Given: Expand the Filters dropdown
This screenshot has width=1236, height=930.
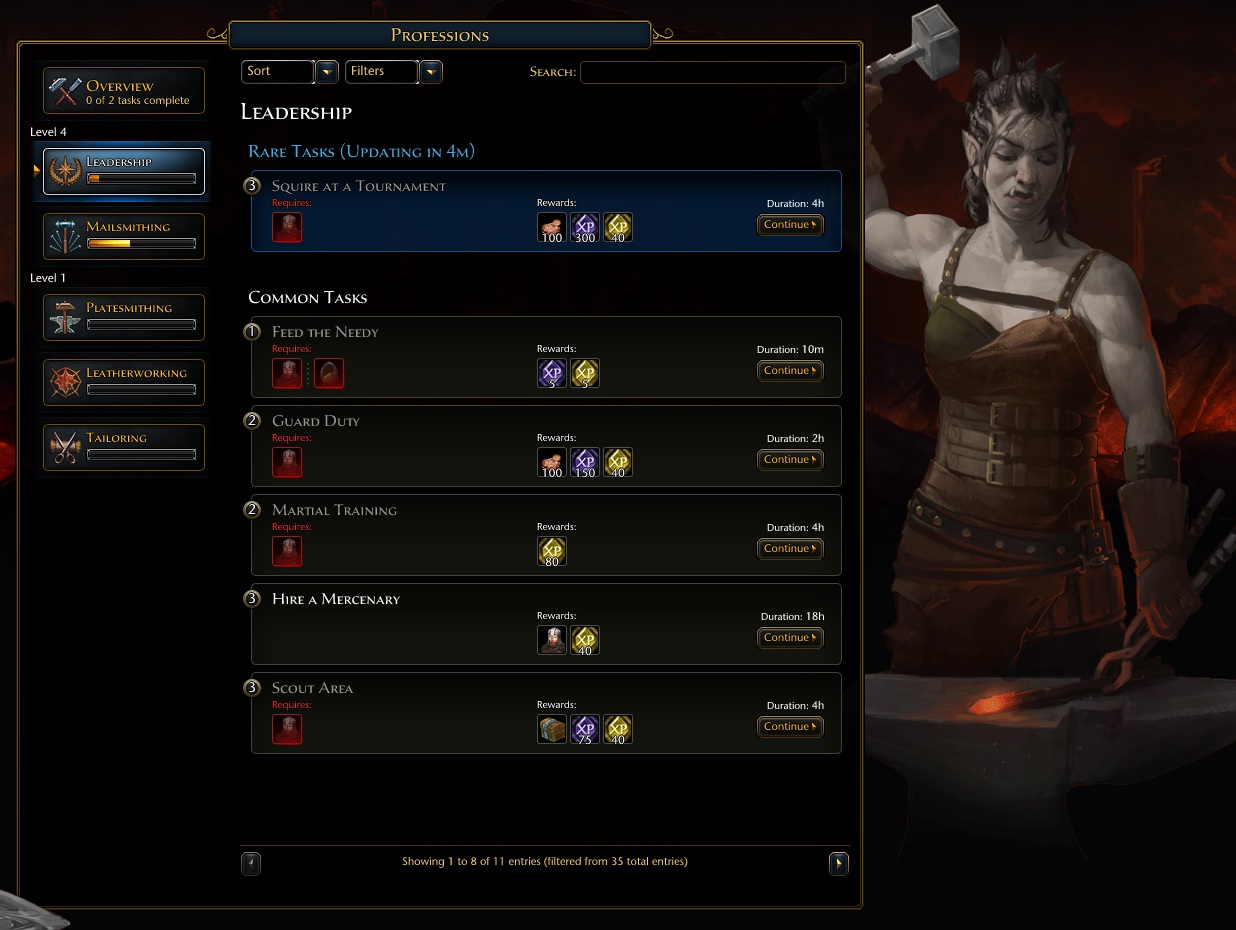Looking at the screenshot, I should (x=431, y=72).
